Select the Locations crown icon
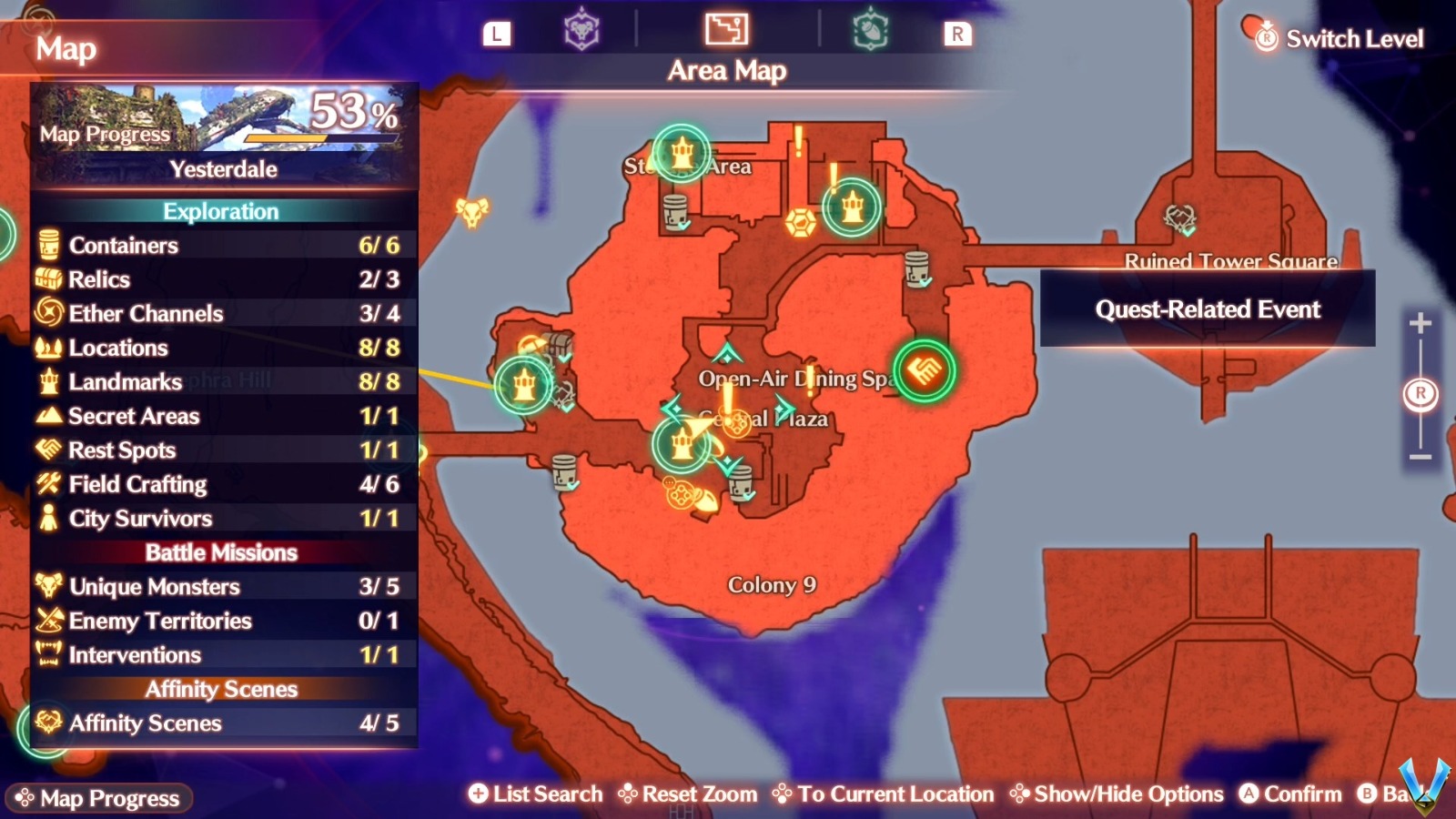The image size is (1456, 819). [x=47, y=348]
